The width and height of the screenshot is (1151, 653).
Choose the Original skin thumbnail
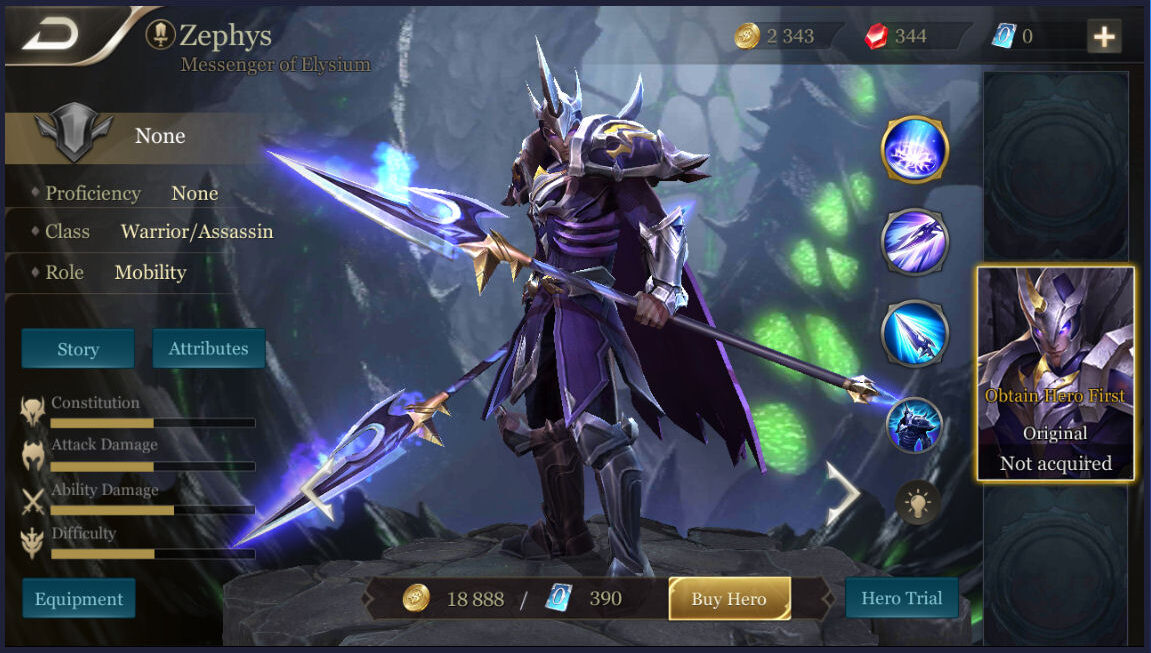pyautogui.click(x=1055, y=373)
